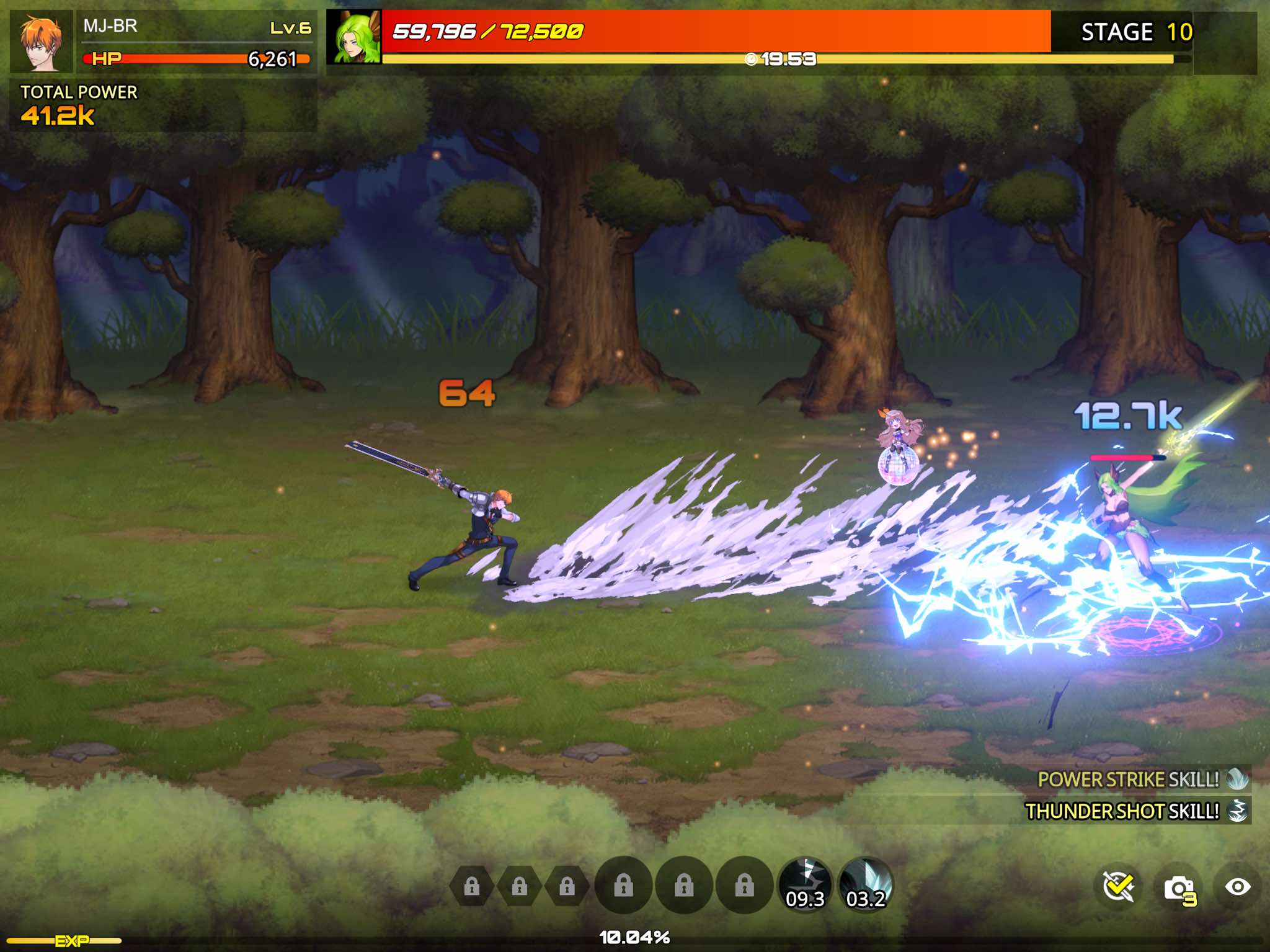1270x952 pixels.
Task: Open the MJ-BR player portrait
Action: click(42, 41)
